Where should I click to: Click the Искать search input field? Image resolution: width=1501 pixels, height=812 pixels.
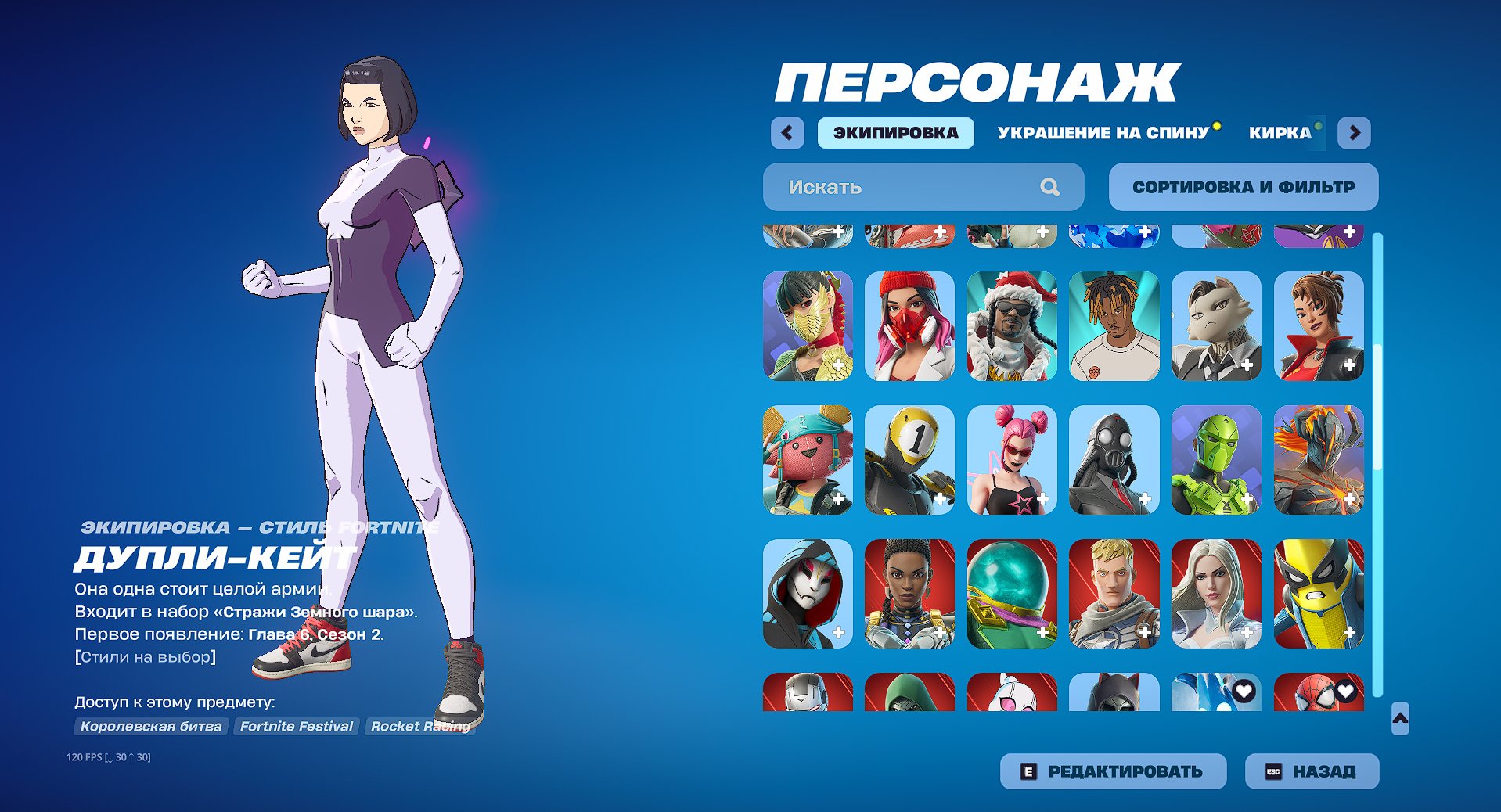pos(900,187)
